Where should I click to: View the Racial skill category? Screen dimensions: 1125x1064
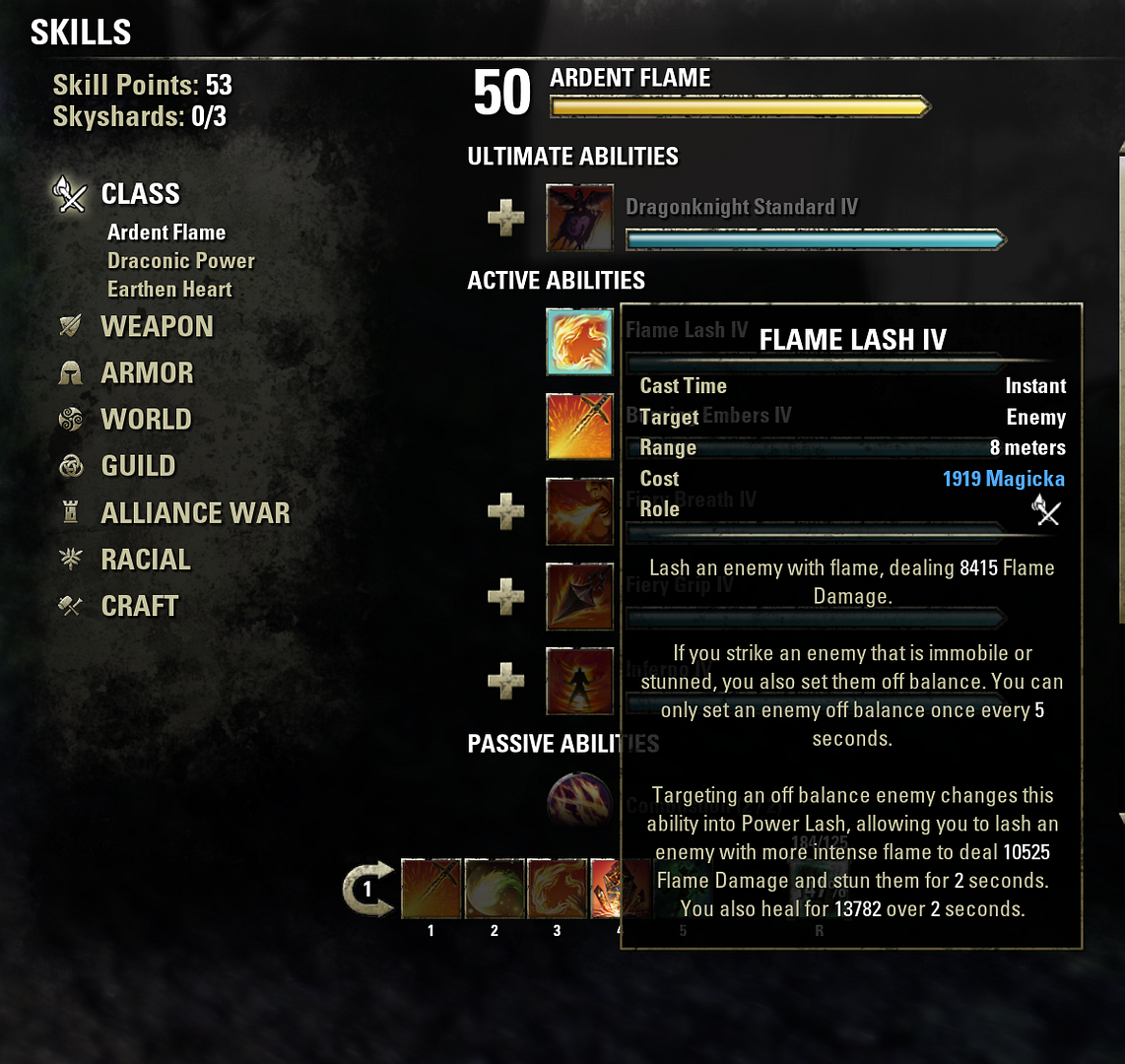pos(145,560)
